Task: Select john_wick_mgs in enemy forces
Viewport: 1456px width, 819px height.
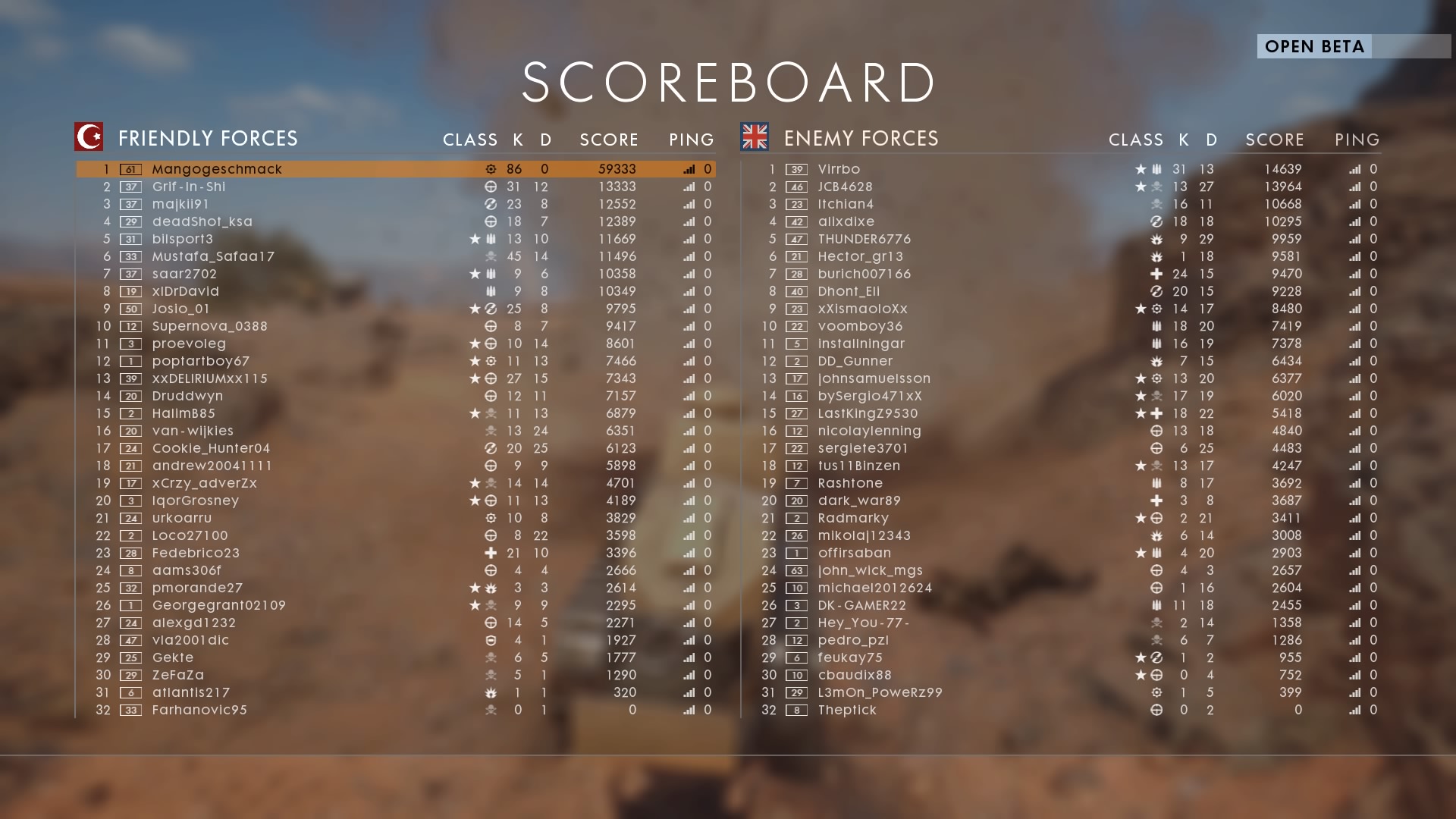Action: pos(870,570)
